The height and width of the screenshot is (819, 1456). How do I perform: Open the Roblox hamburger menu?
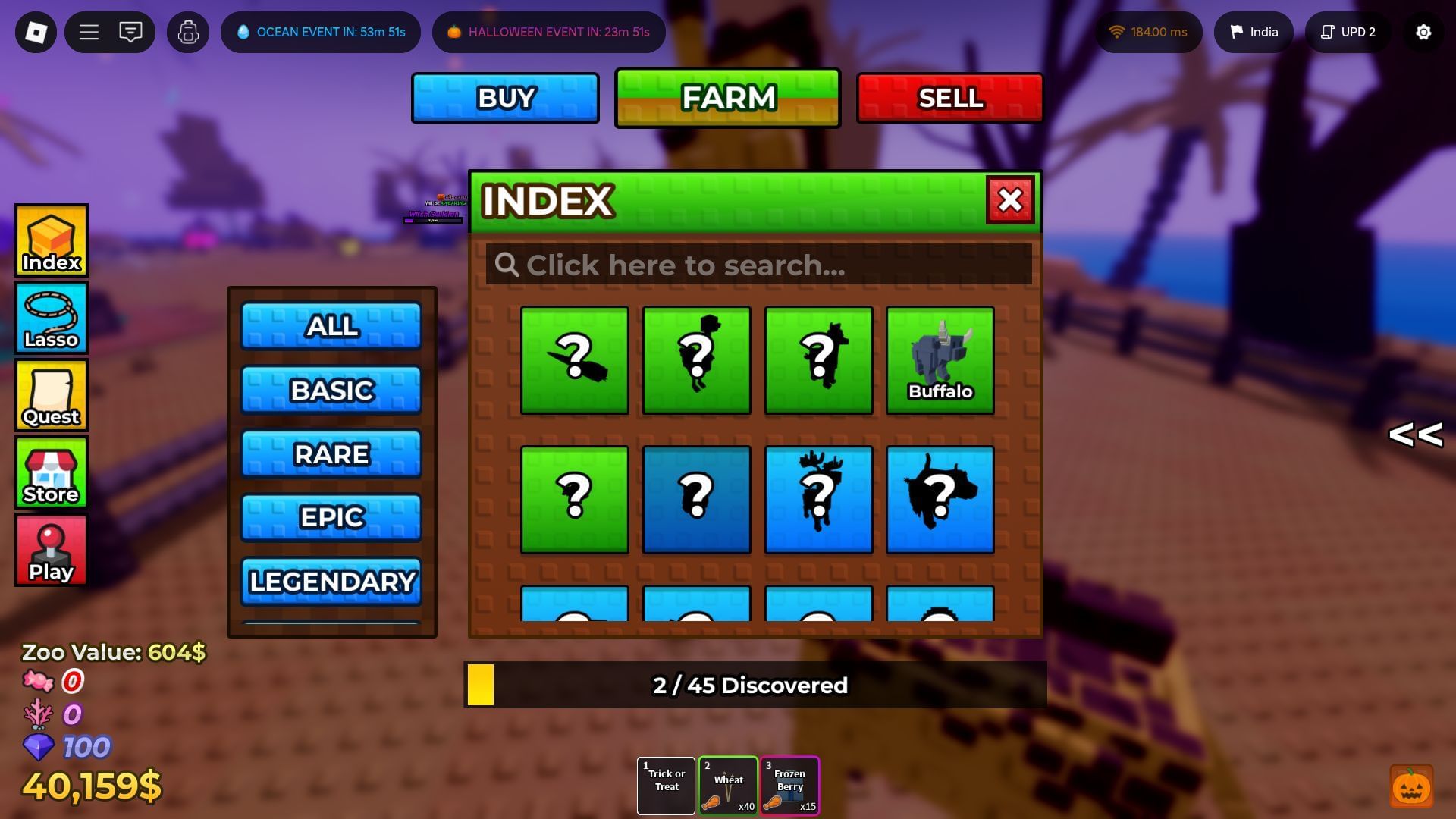pyautogui.click(x=89, y=32)
